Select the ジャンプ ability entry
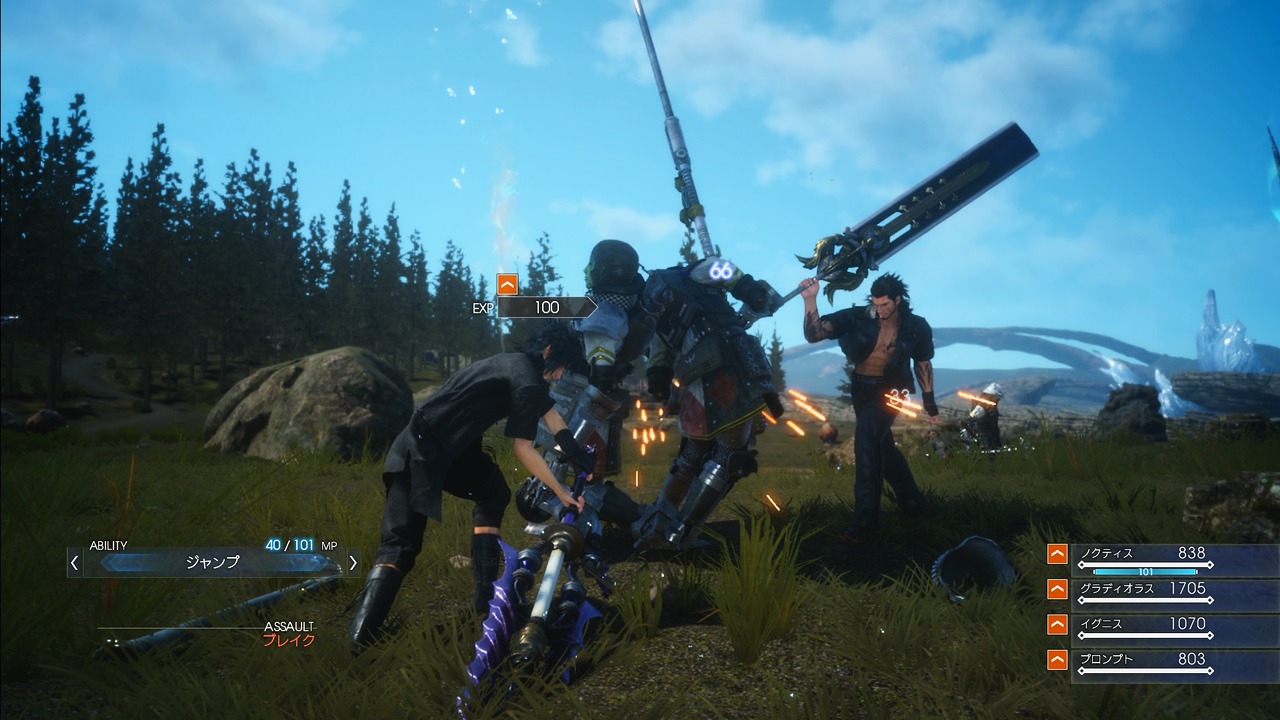The width and height of the screenshot is (1280, 720). [x=210, y=562]
